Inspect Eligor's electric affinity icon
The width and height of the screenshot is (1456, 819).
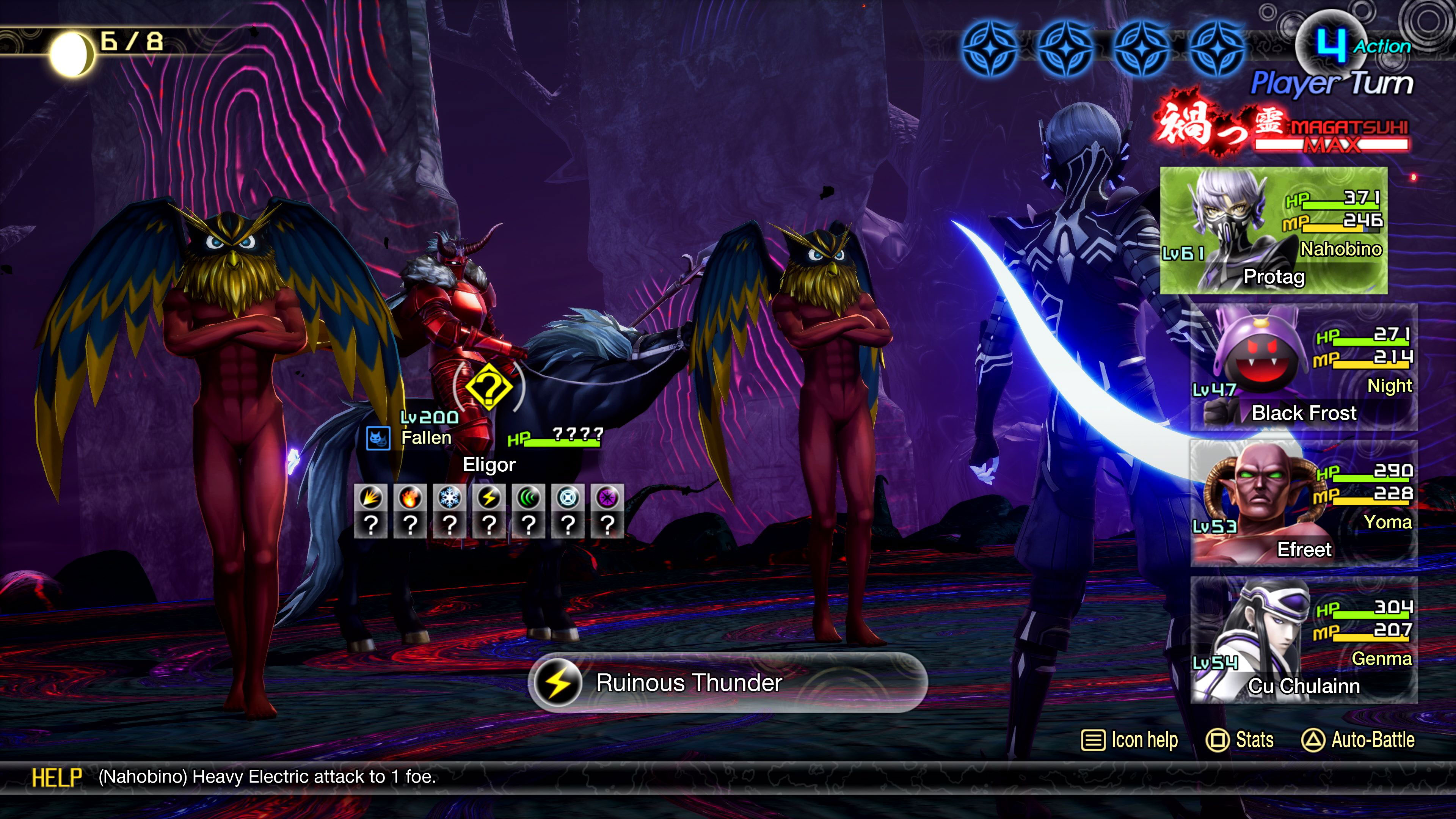pyautogui.click(x=489, y=498)
